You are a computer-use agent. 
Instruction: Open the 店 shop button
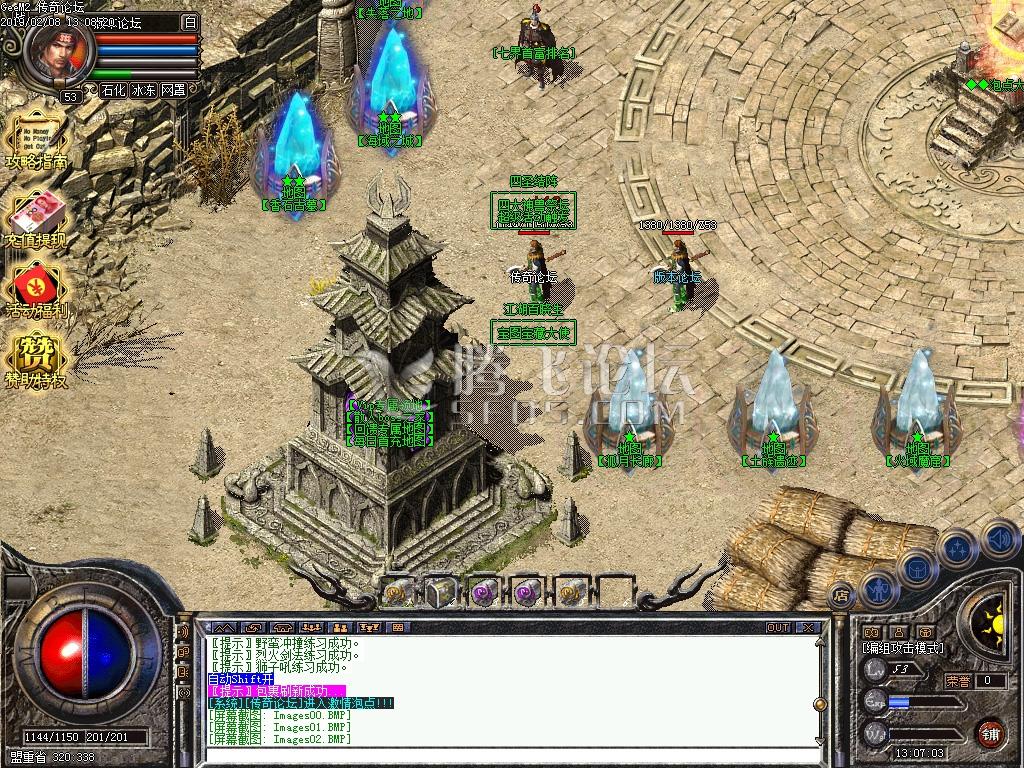coord(842,592)
